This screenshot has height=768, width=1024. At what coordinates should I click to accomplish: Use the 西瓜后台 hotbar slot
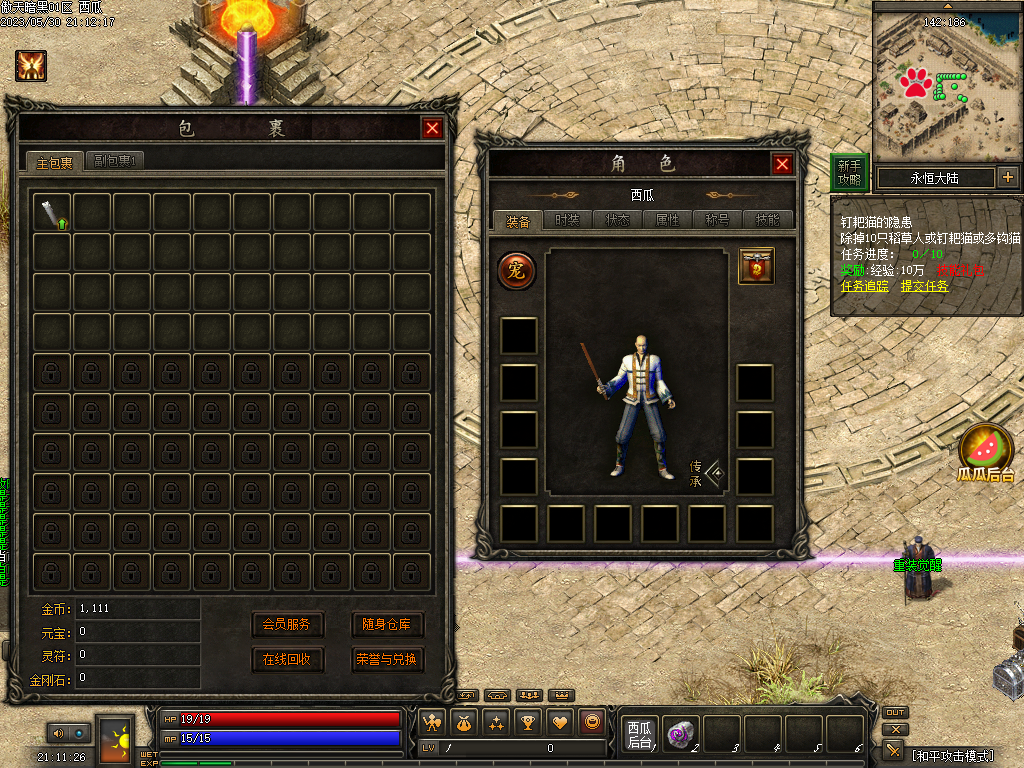[x=639, y=735]
